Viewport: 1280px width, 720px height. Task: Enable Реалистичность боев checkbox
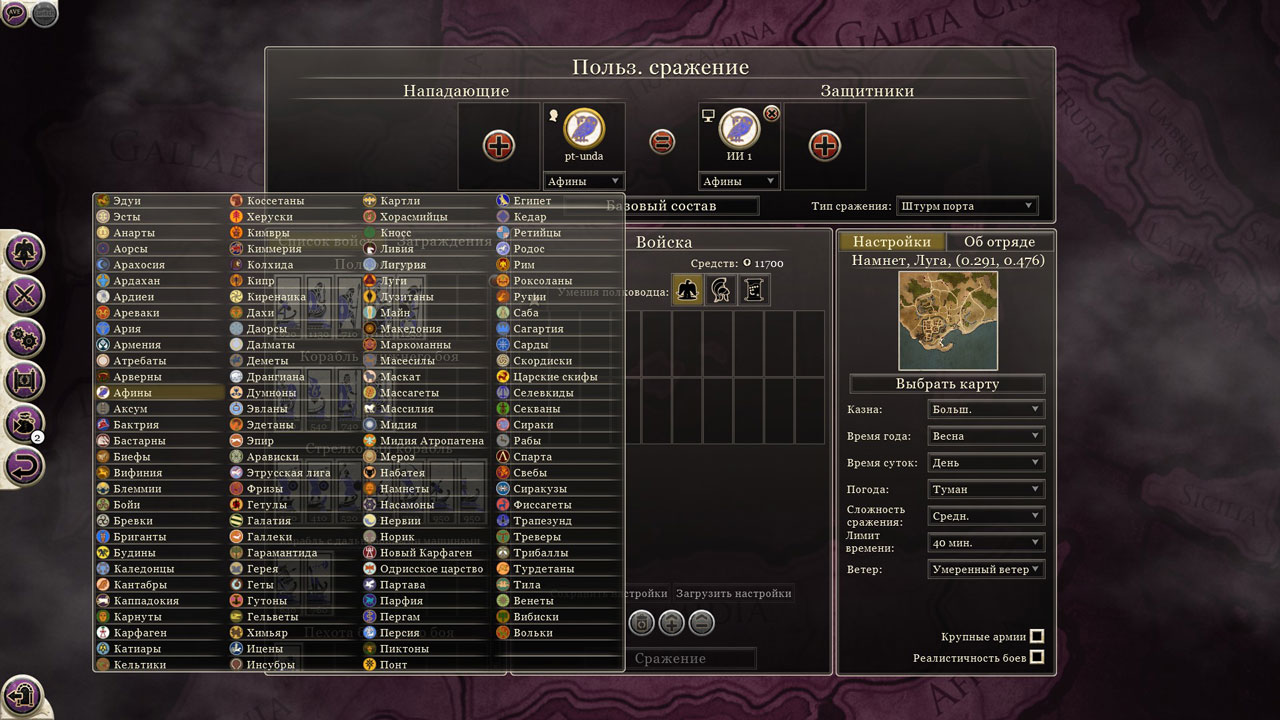(1037, 658)
